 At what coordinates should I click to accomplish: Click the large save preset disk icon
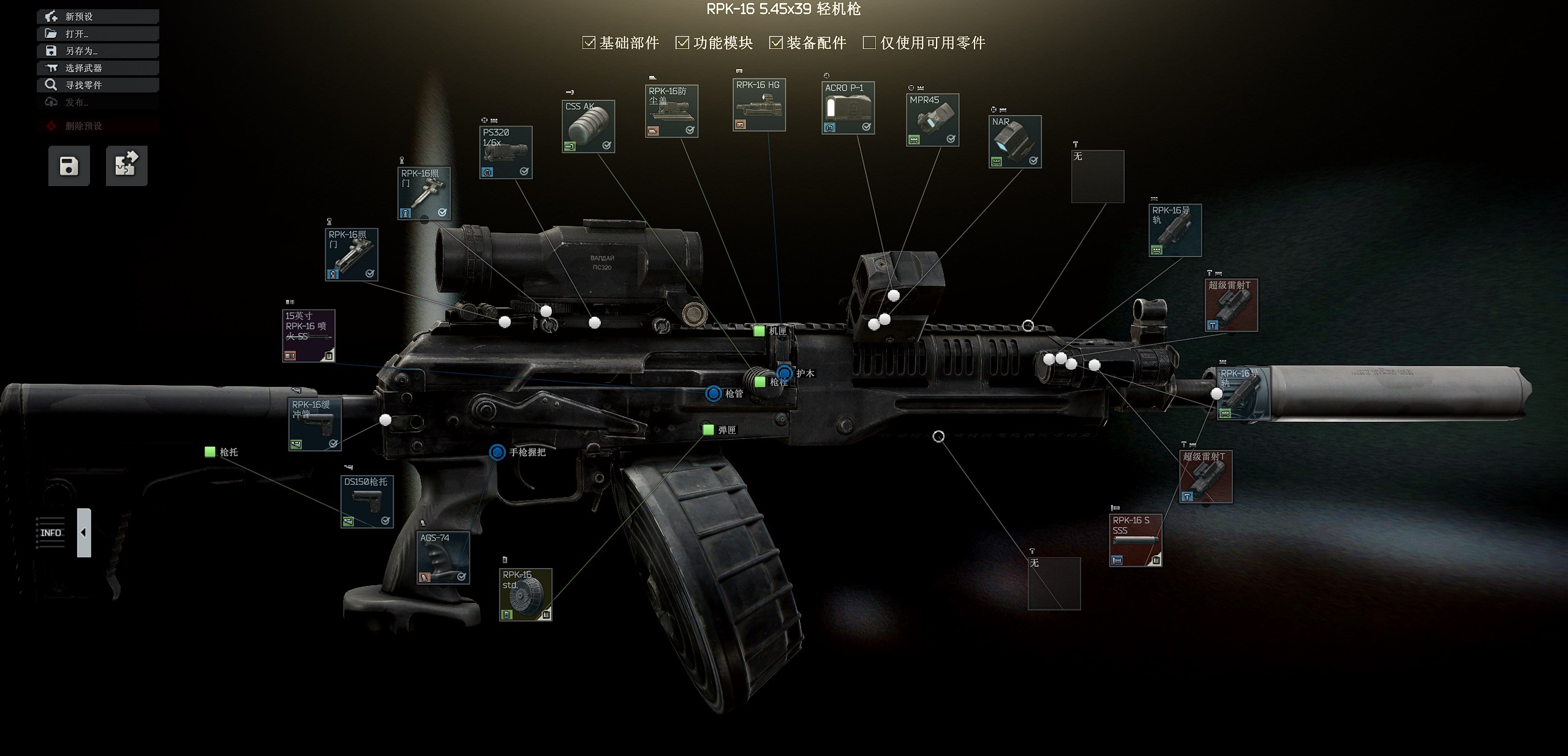click(x=68, y=166)
